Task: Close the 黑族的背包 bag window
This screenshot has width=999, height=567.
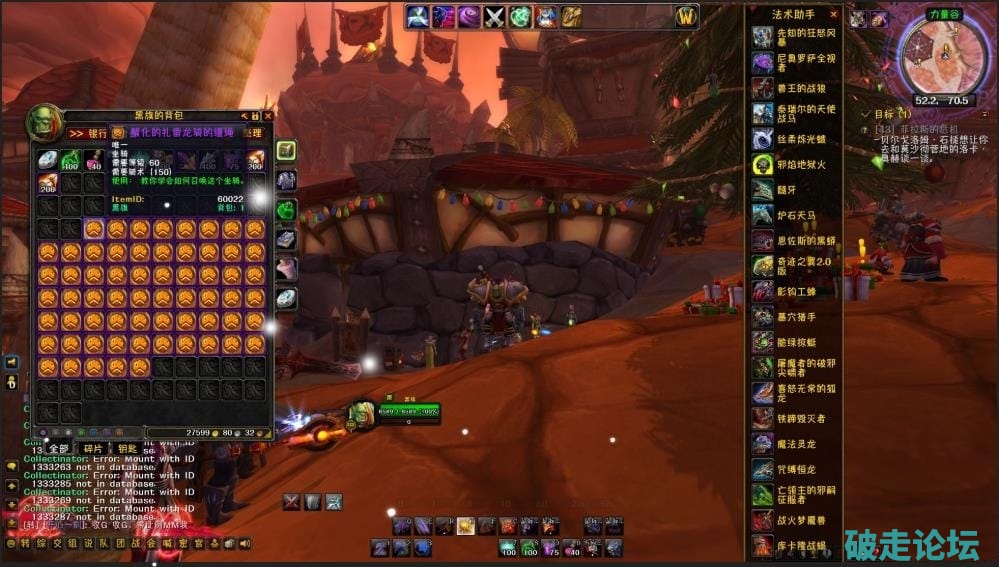Action: click(x=267, y=116)
